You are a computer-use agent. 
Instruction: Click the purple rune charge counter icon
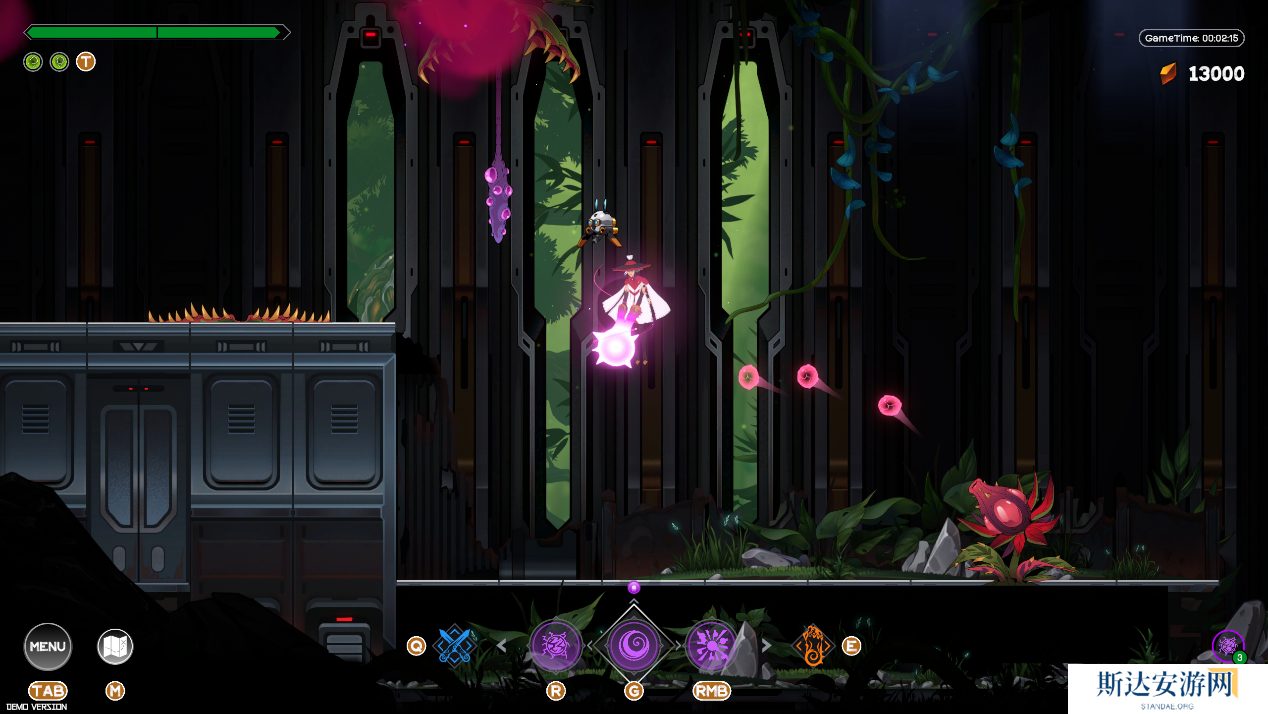click(x=1227, y=646)
